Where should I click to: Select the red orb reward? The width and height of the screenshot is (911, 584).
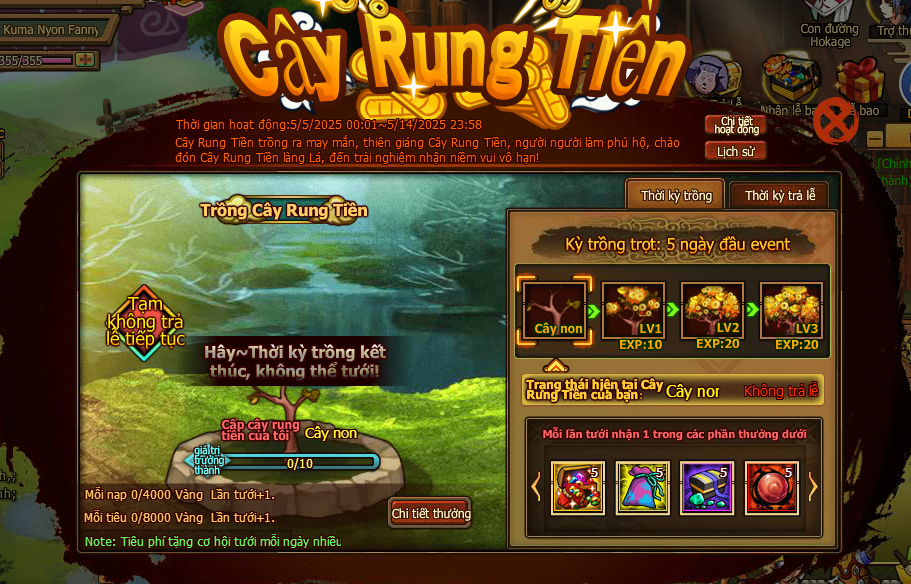point(771,488)
